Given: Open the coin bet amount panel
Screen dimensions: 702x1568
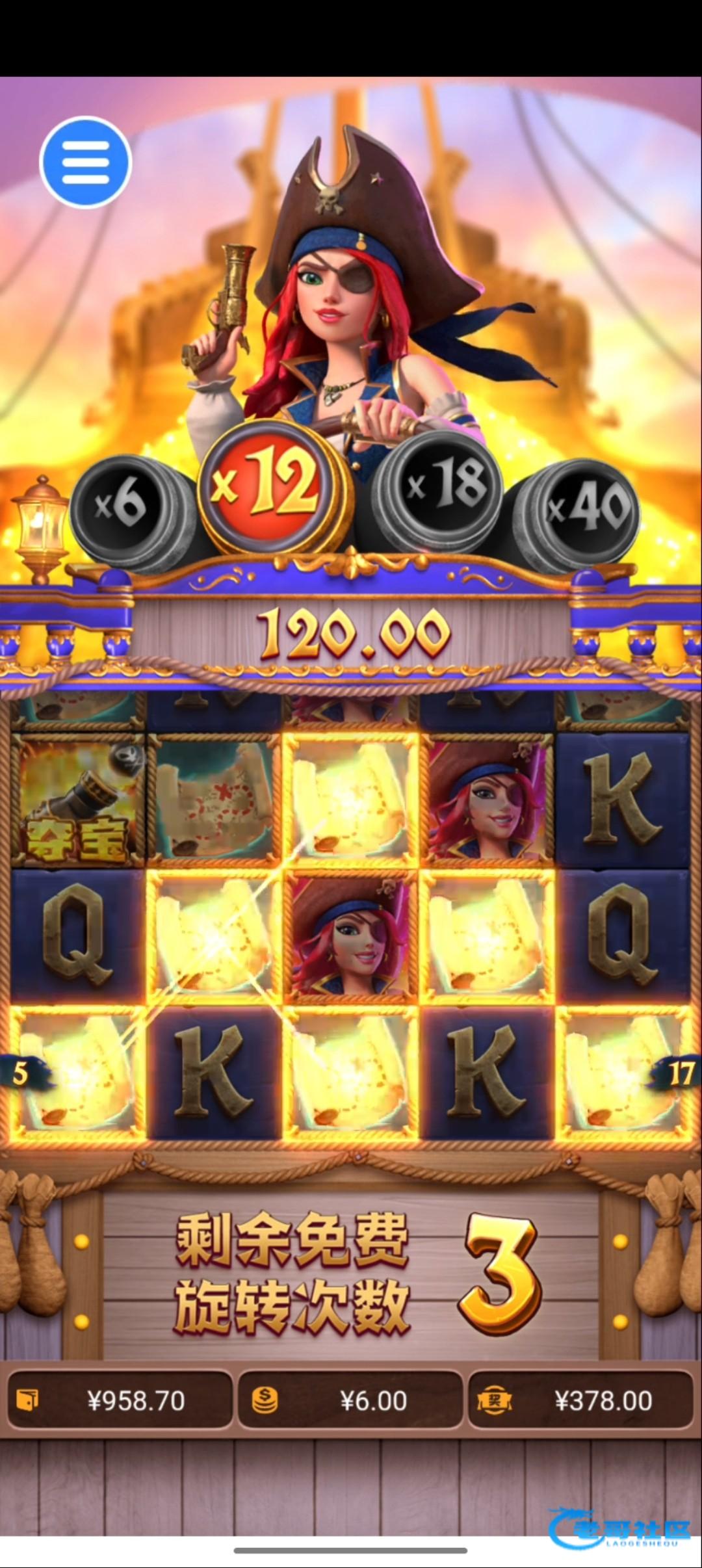Looking at the screenshot, I should (350, 1400).
